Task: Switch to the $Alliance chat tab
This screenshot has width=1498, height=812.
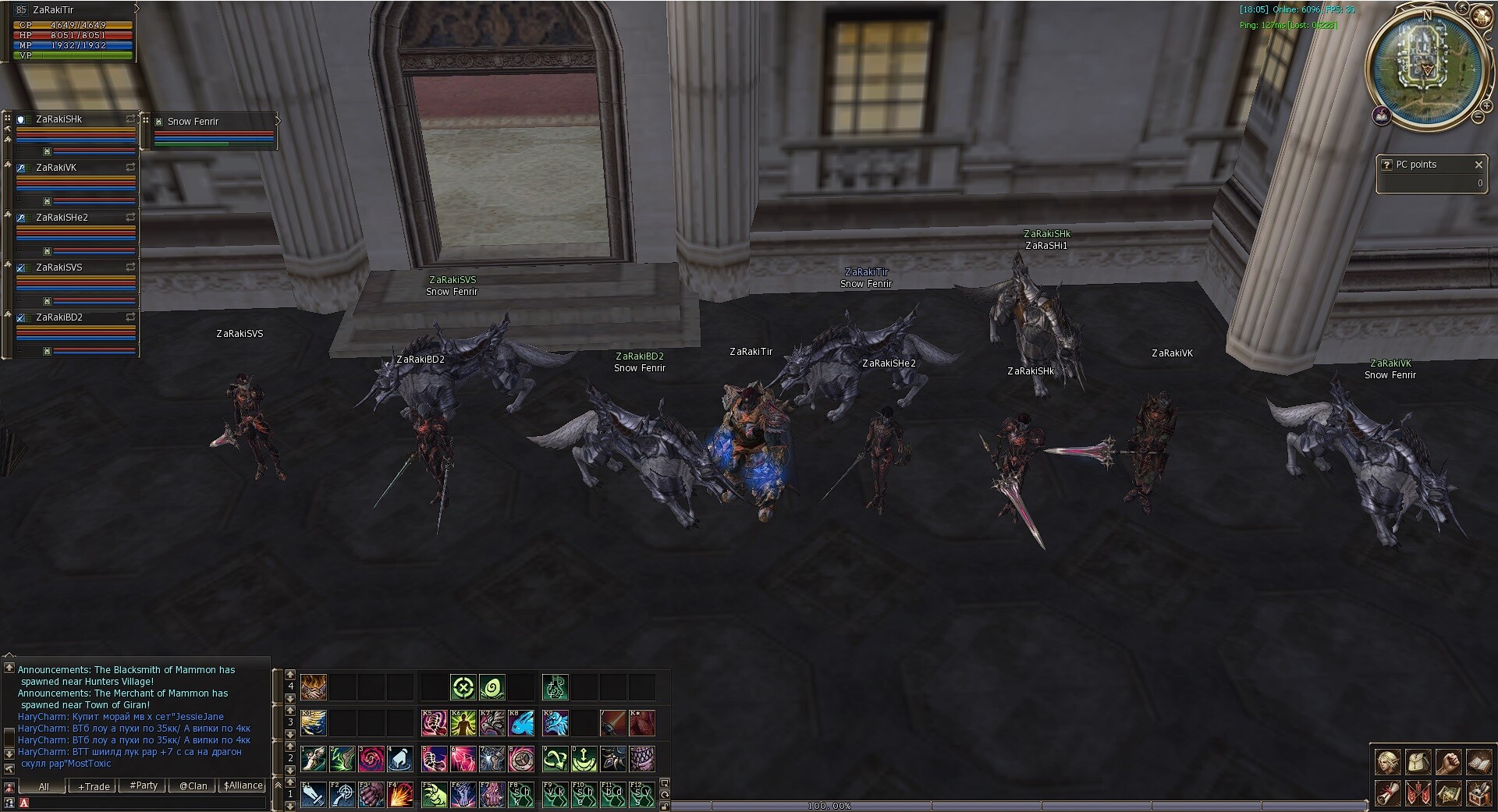Action: pyautogui.click(x=243, y=785)
